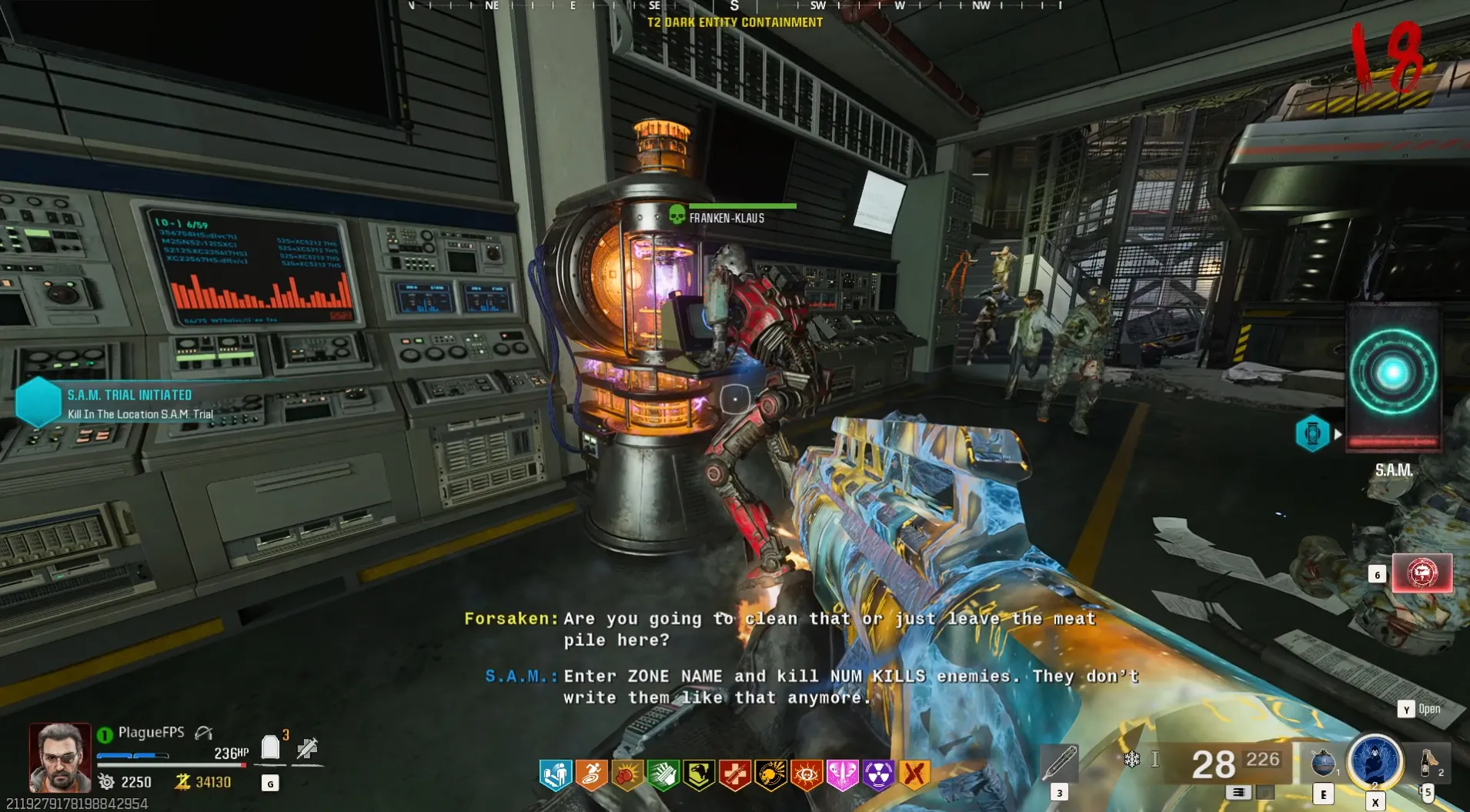Click the red skull scorestreak icon
Image resolution: width=1470 pixels, height=812 pixels.
[x=1422, y=573]
